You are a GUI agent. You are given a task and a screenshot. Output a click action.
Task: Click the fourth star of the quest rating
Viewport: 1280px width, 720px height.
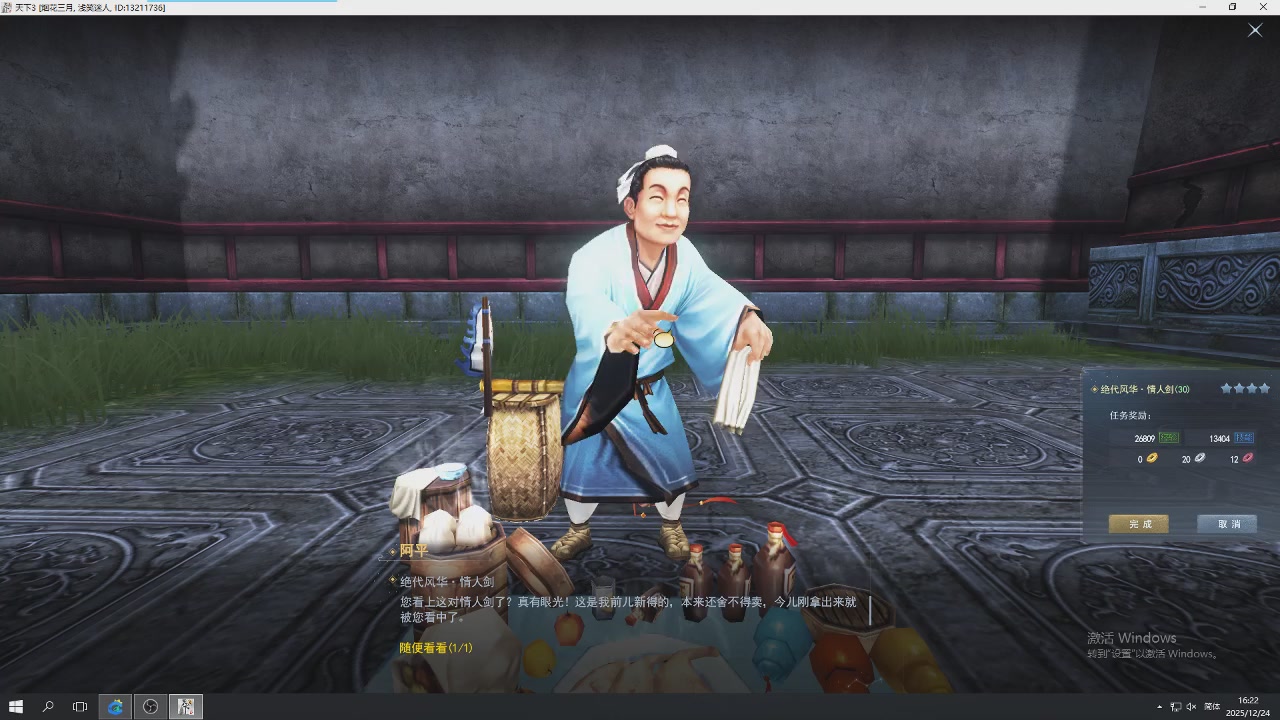click(x=1263, y=388)
